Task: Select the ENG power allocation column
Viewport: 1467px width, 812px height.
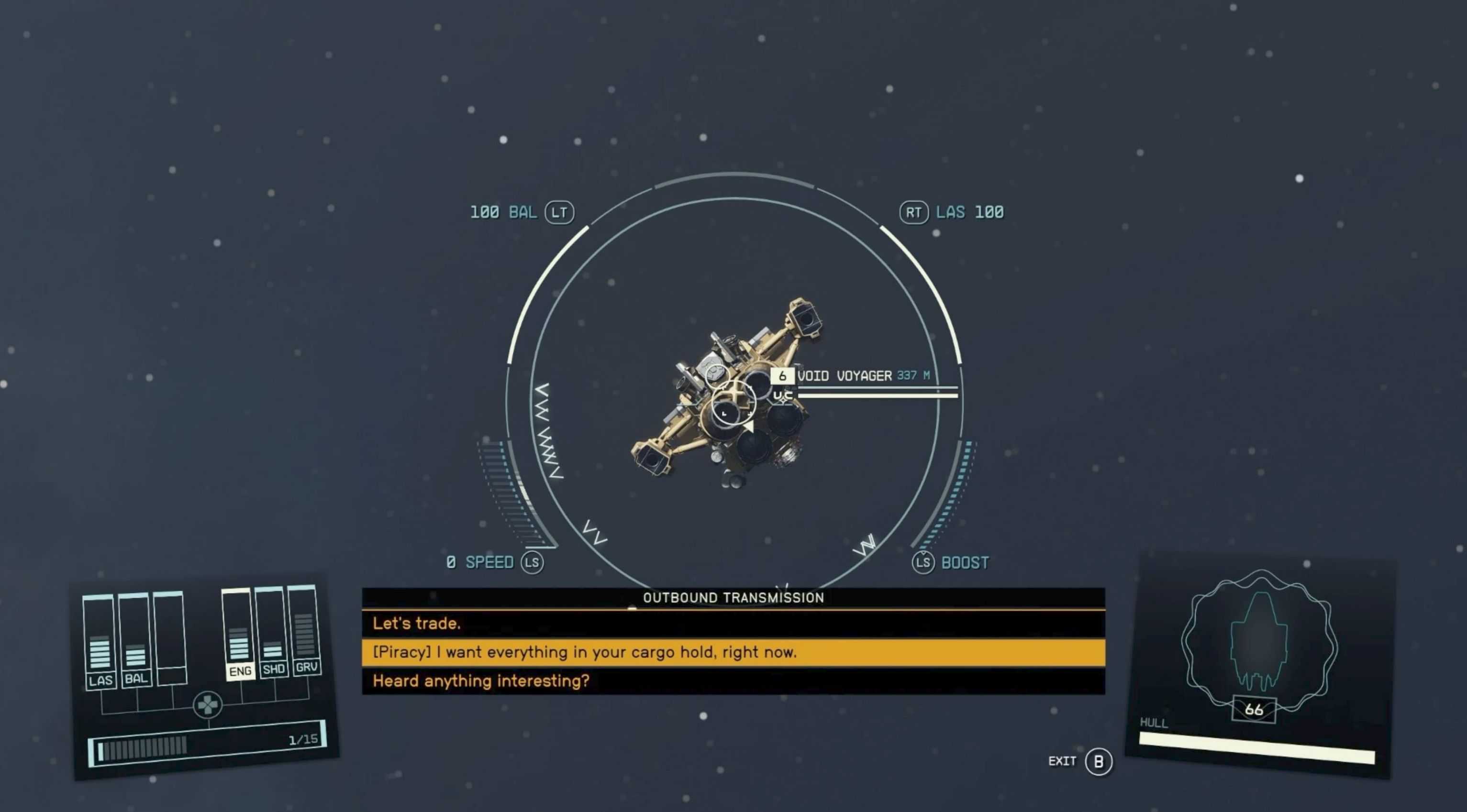Action: [x=239, y=636]
